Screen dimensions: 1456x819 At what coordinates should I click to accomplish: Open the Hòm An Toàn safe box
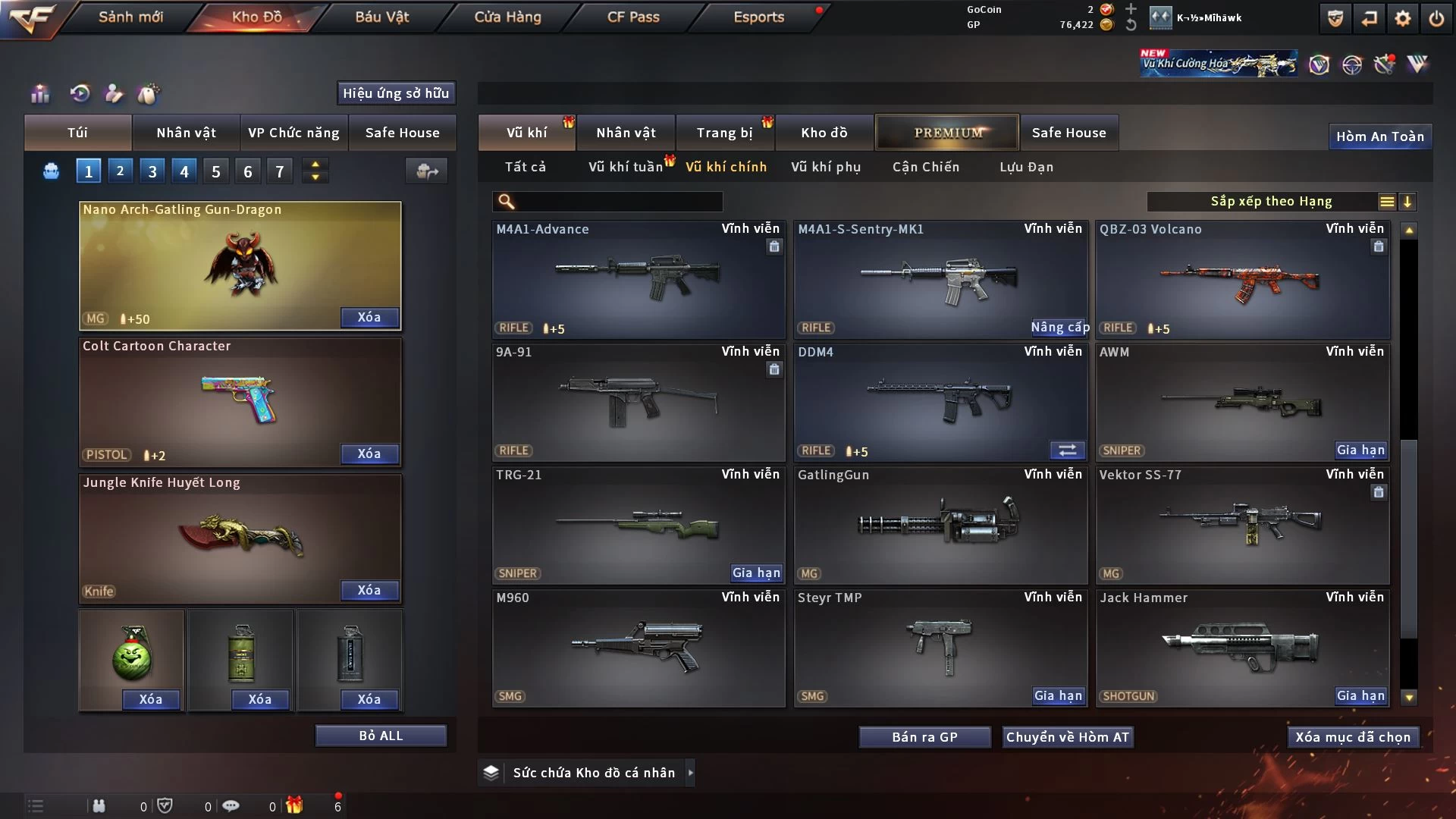1379,136
